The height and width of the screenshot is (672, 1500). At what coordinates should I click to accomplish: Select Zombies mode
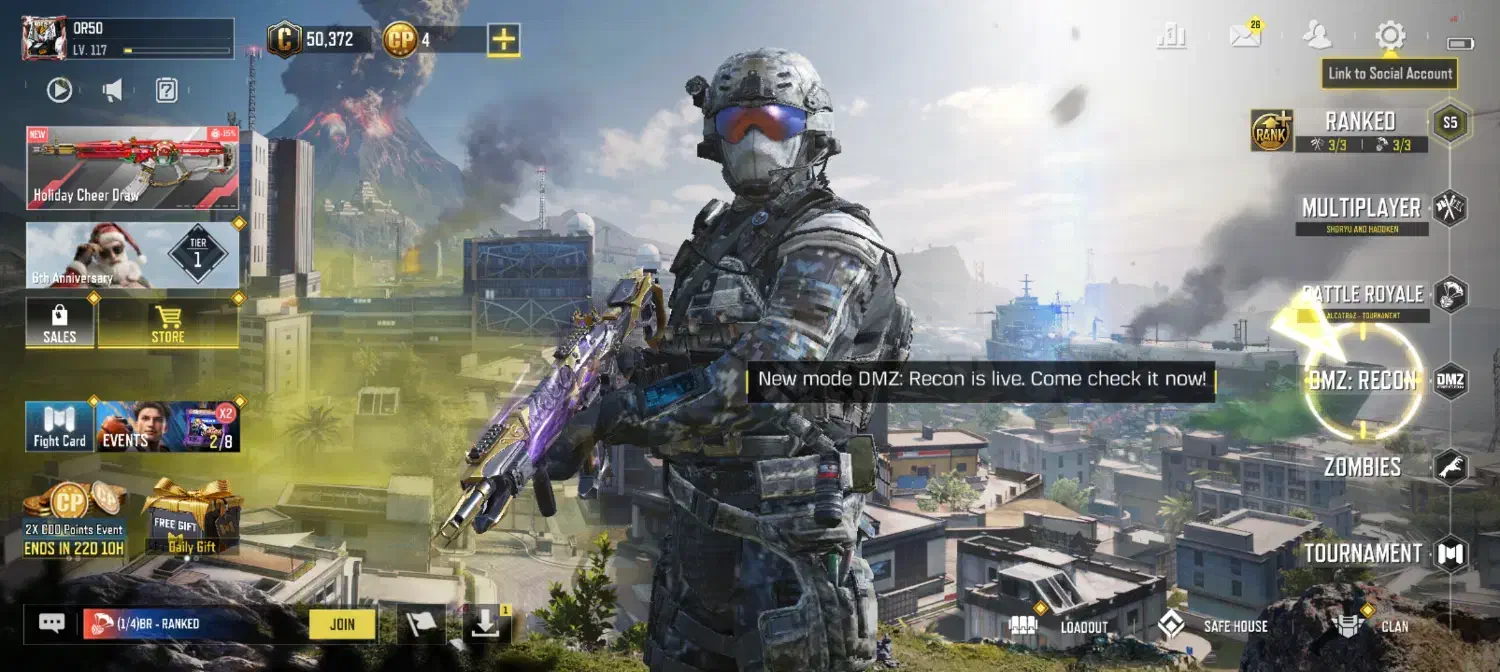[x=1362, y=467]
